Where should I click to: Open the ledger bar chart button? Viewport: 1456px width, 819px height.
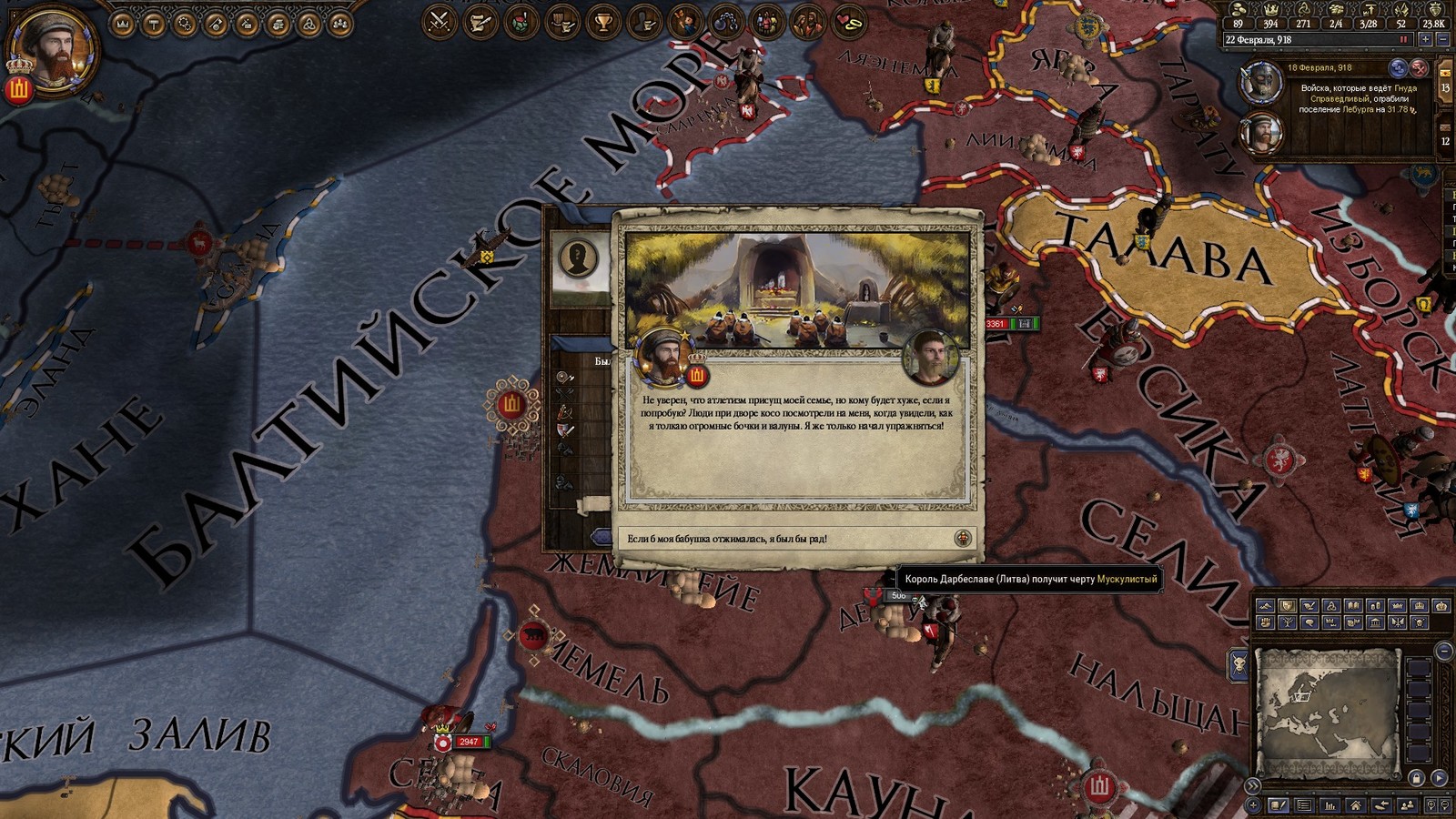1330,805
